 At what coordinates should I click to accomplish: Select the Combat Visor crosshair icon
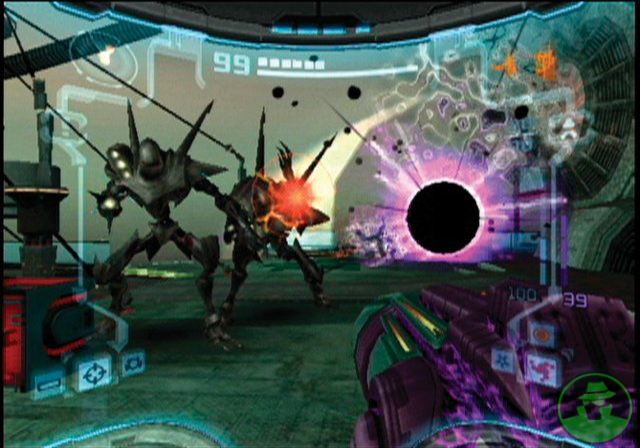pos(94,371)
